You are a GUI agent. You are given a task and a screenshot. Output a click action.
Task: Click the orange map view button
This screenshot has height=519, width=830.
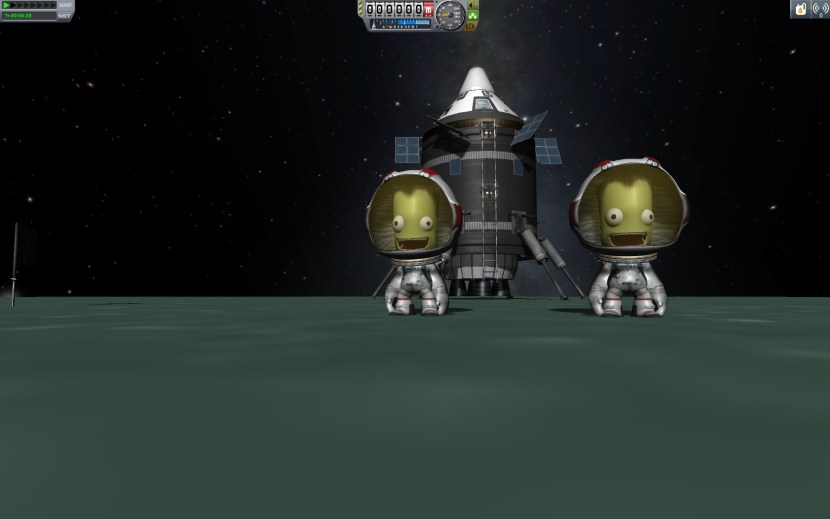pos(471,27)
